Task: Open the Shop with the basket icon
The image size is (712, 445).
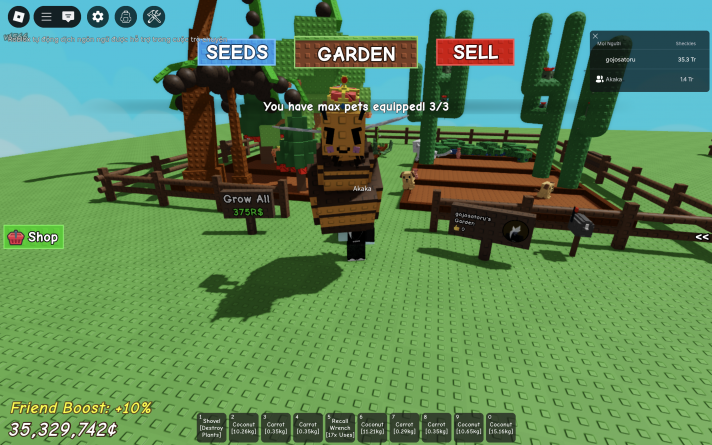Action: (x=34, y=237)
